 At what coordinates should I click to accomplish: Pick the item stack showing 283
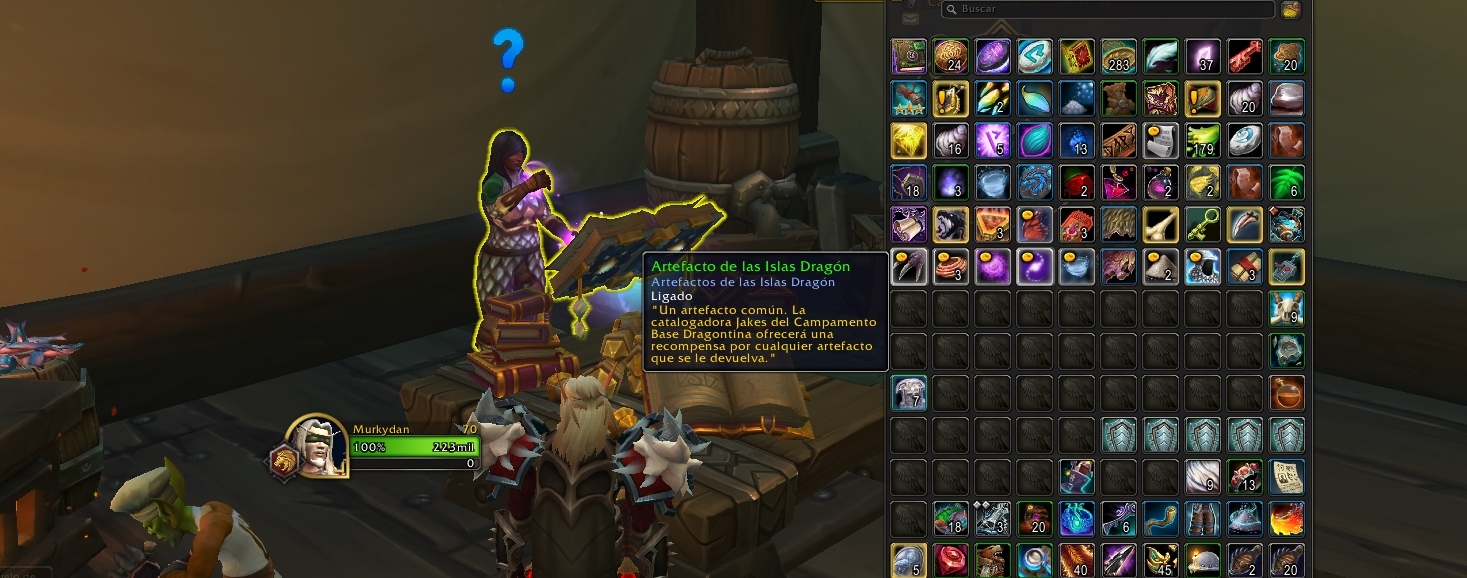[x=1119, y=56]
